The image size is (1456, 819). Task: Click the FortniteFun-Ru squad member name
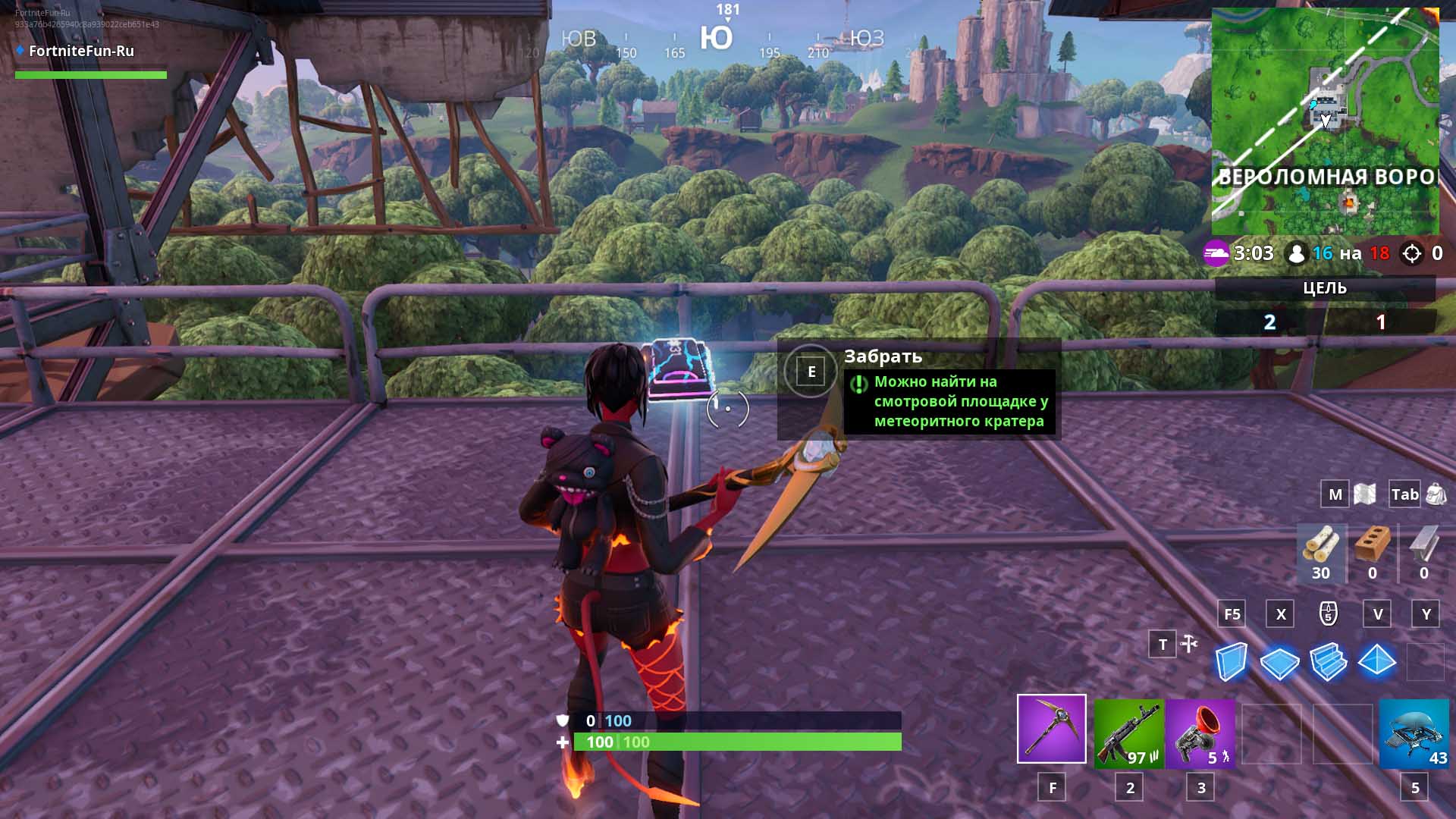click(x=81, y=51)
